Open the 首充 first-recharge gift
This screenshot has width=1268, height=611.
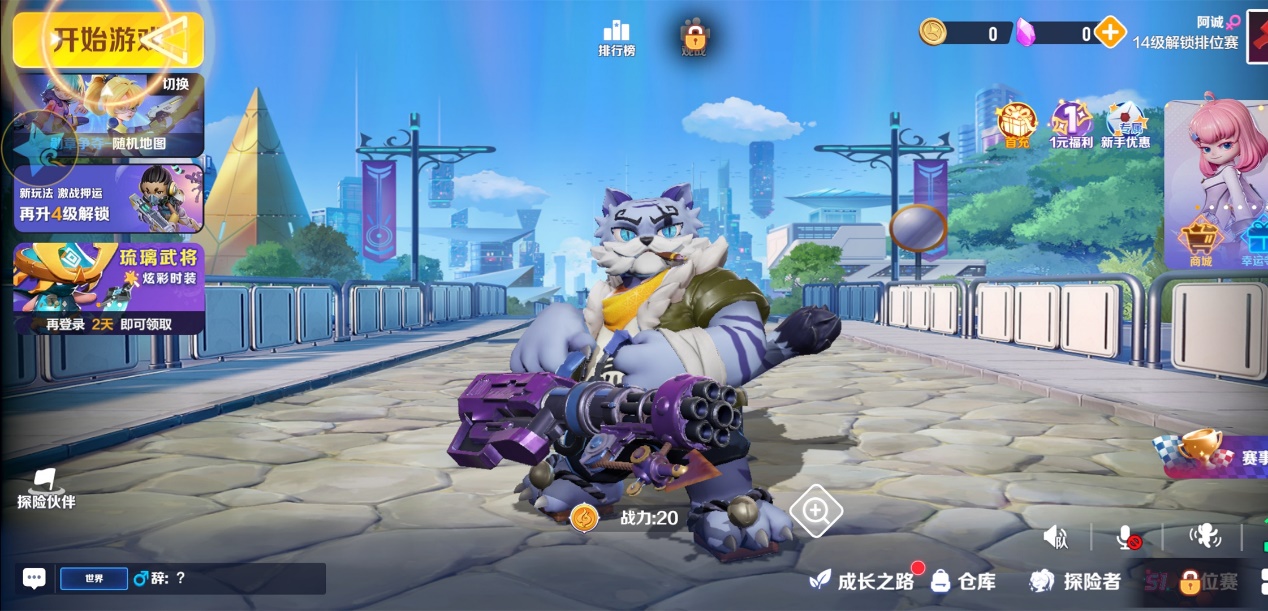(x=1016, y=126)
